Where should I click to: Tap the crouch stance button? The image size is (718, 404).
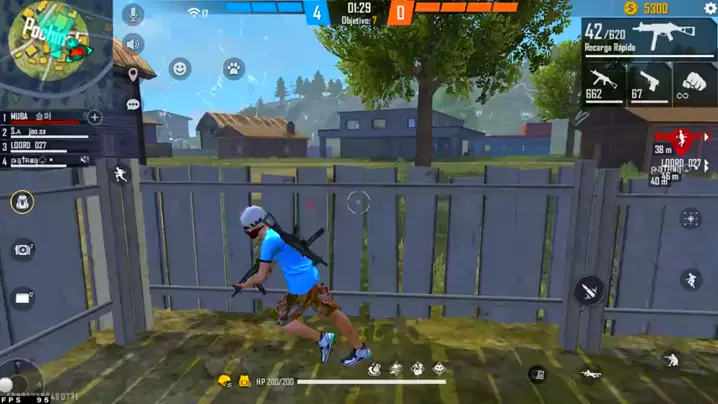point(672,360)
